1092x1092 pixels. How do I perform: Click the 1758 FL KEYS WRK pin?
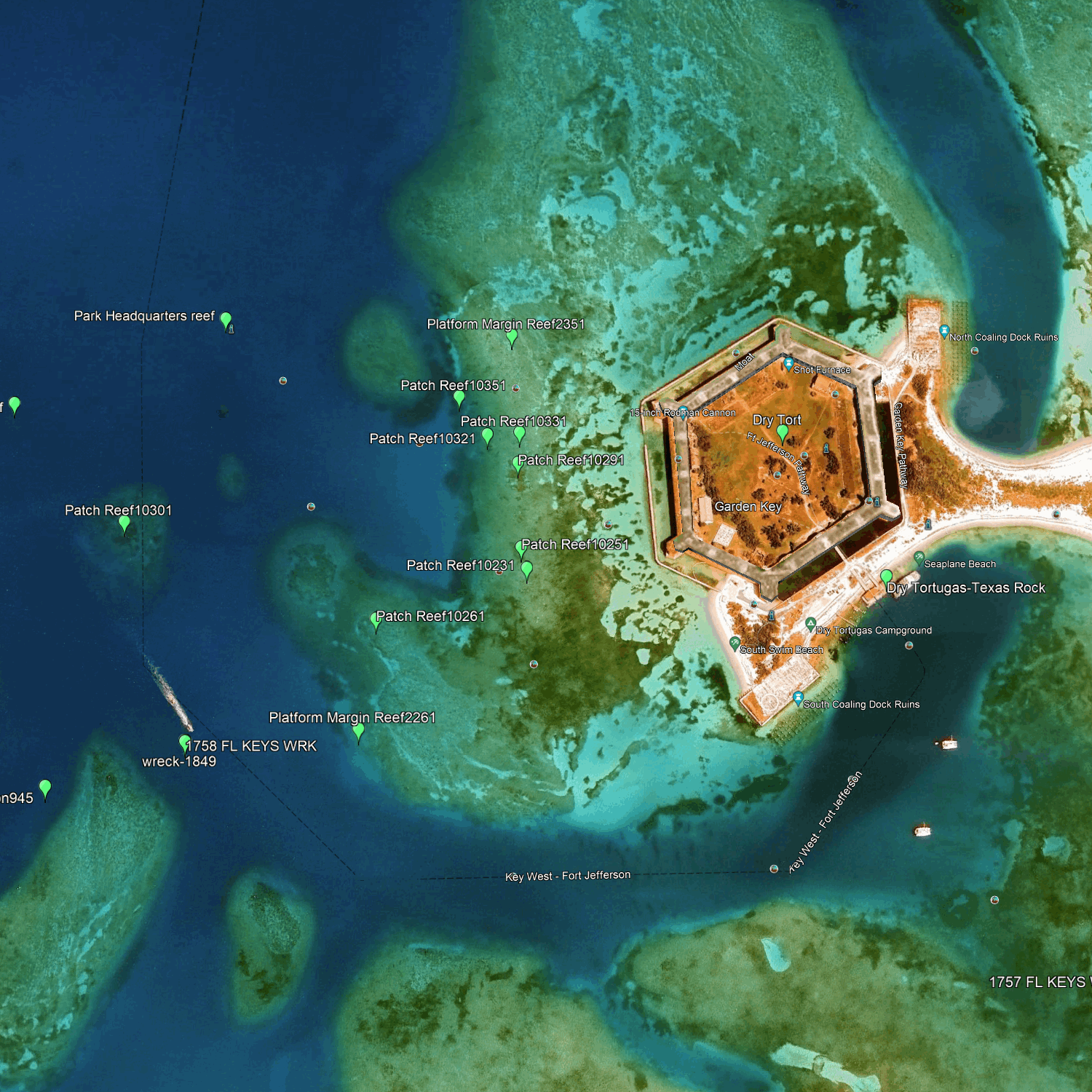pos(185,743)
